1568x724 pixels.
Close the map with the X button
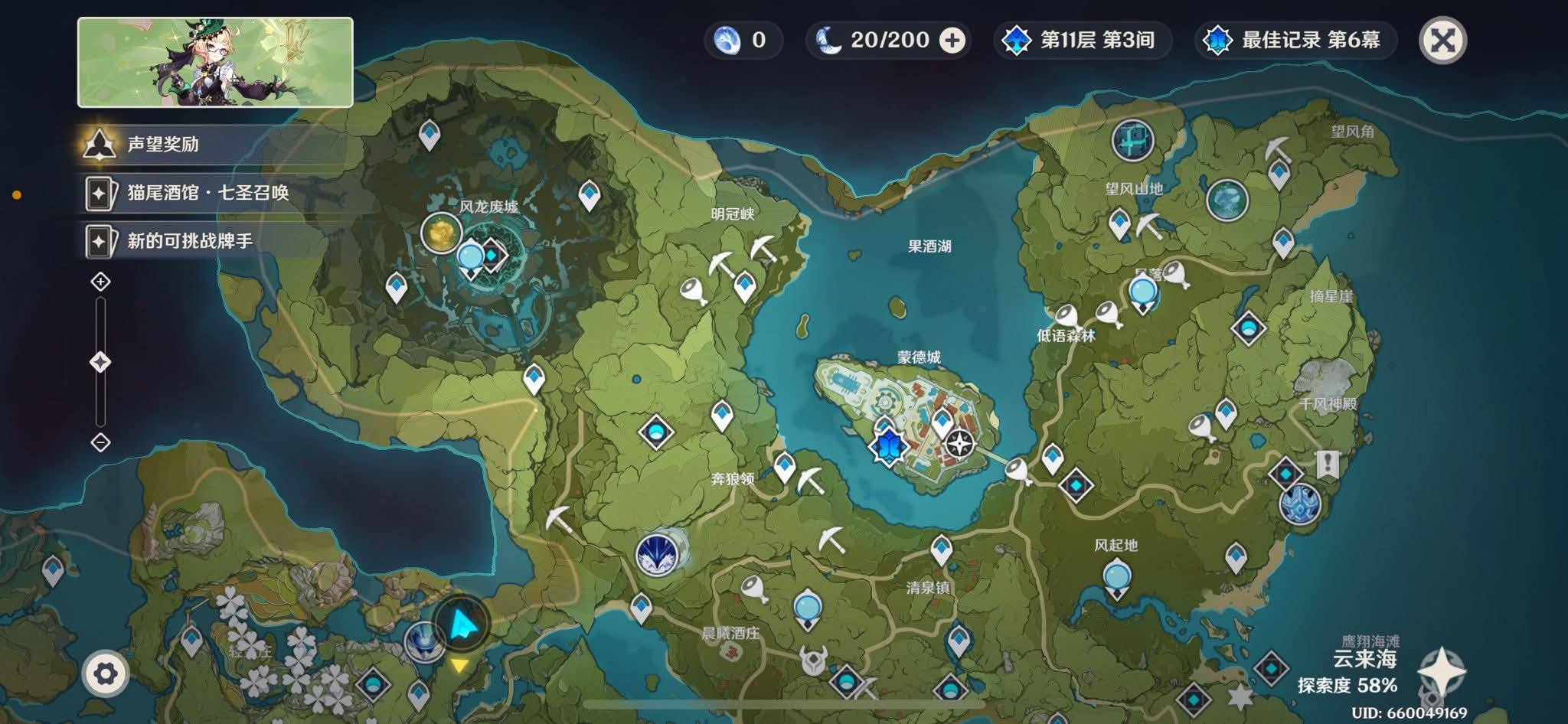[x=1442, y=41]
